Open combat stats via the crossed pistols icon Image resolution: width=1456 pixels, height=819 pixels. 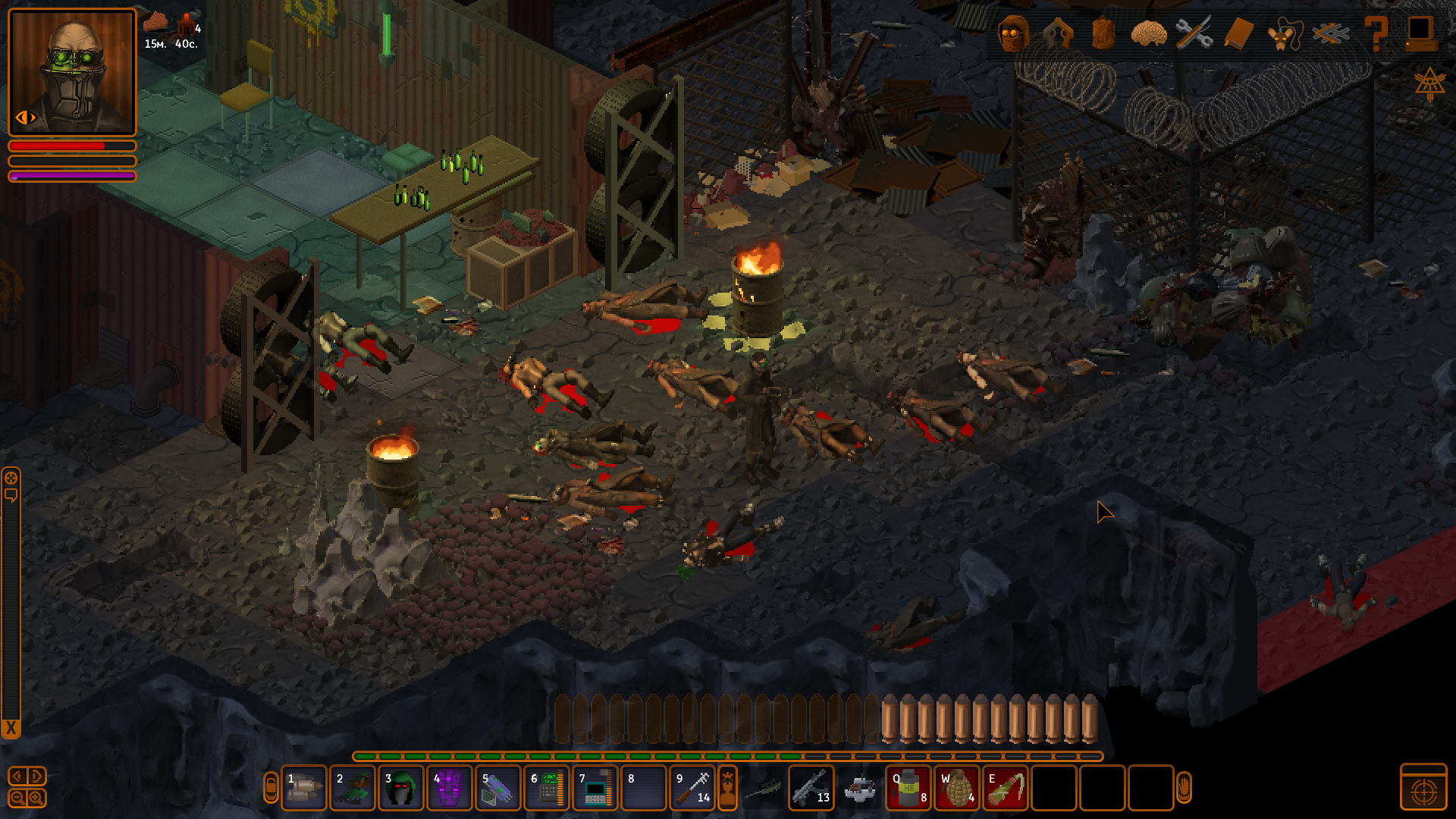(1058, 33)
